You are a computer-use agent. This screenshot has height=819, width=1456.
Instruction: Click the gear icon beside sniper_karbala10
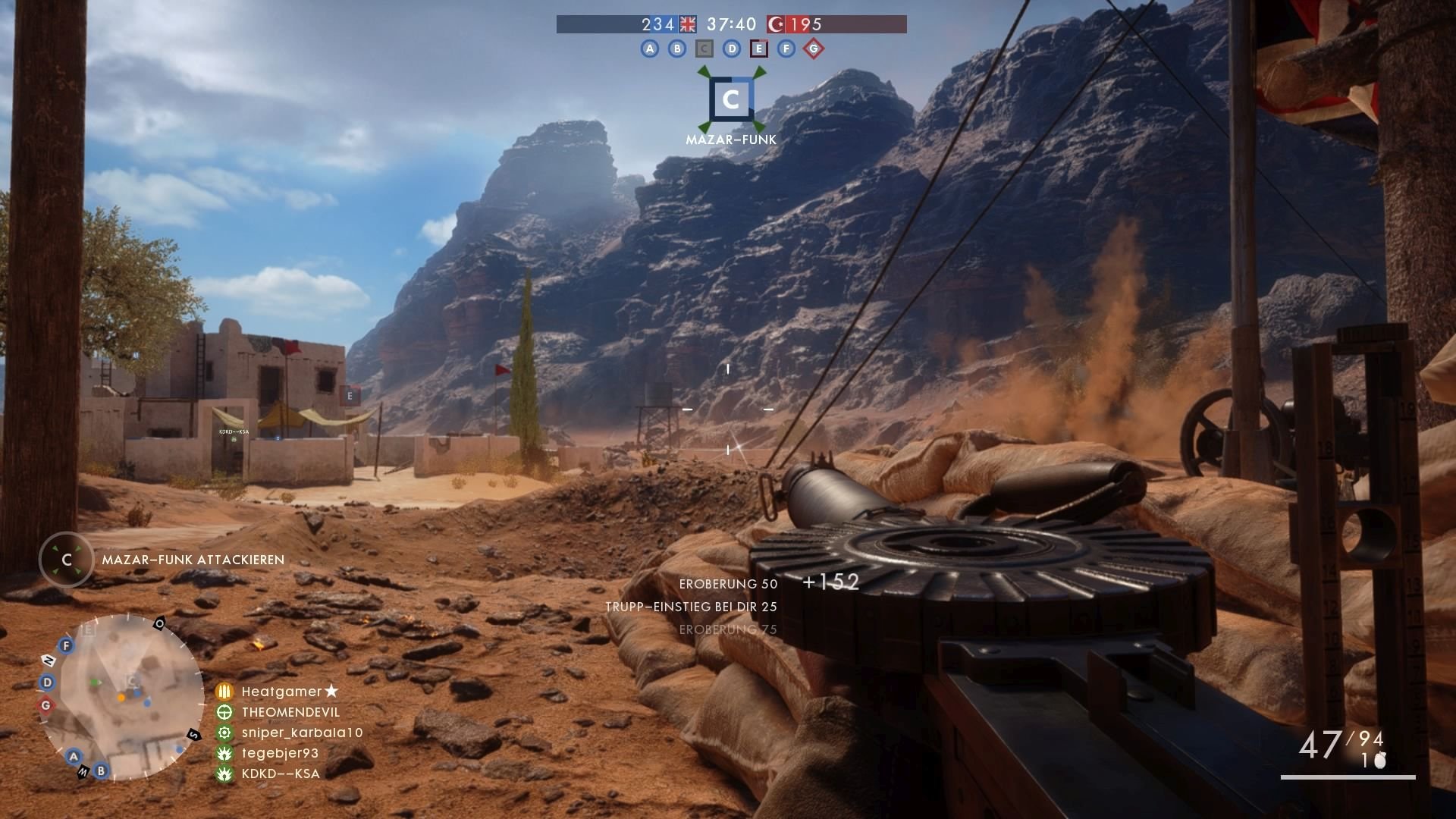coord(224,732)
